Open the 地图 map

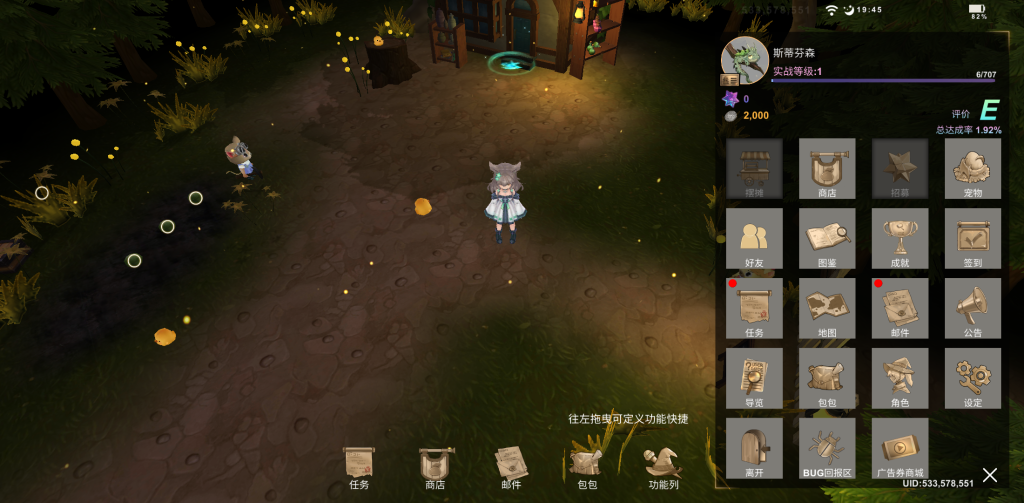827,308
